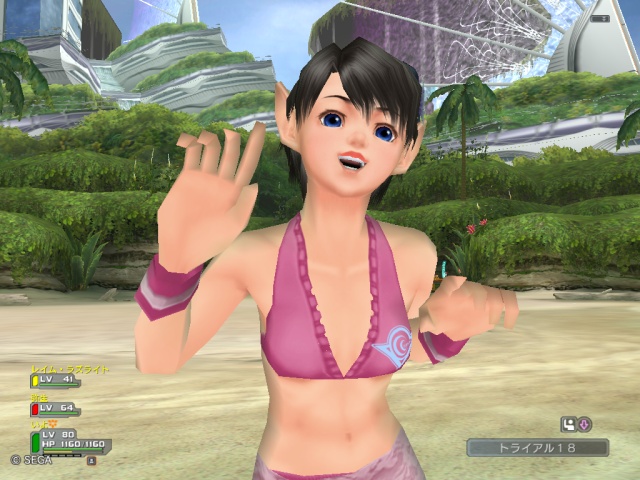Select party member レイム・ラズライト level 41
The image size is (640, 480).
coord(57,380)
